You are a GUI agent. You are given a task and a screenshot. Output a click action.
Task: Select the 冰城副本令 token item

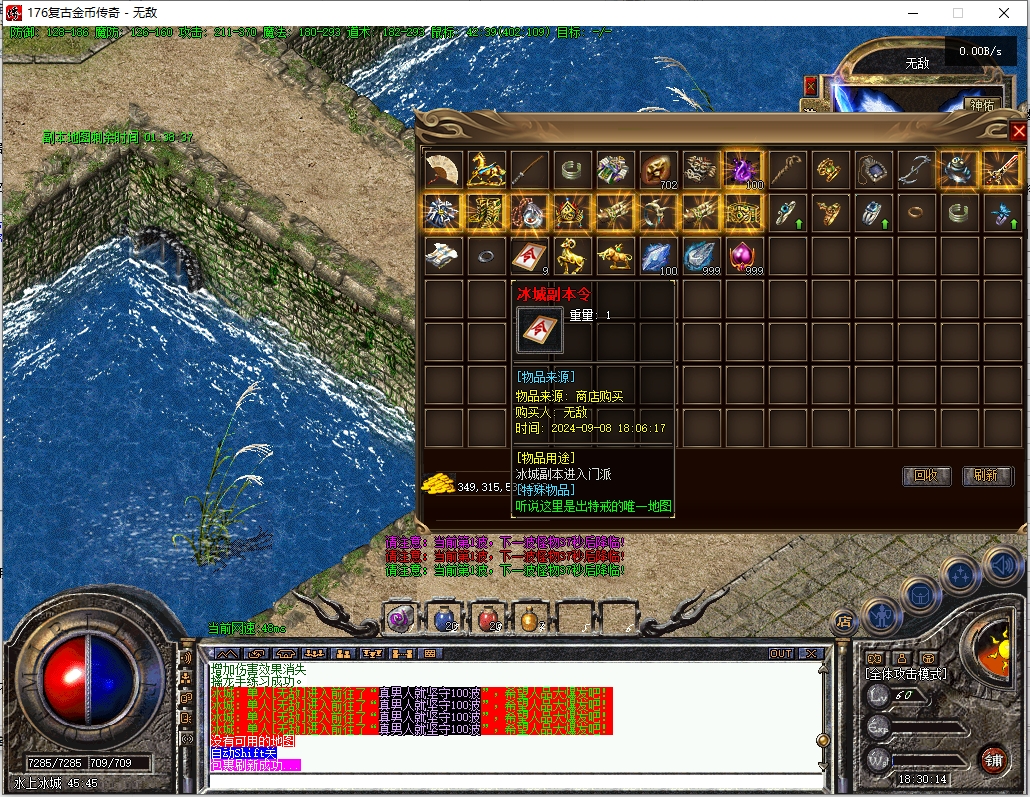pyautogui.click(x=529, y=256)
